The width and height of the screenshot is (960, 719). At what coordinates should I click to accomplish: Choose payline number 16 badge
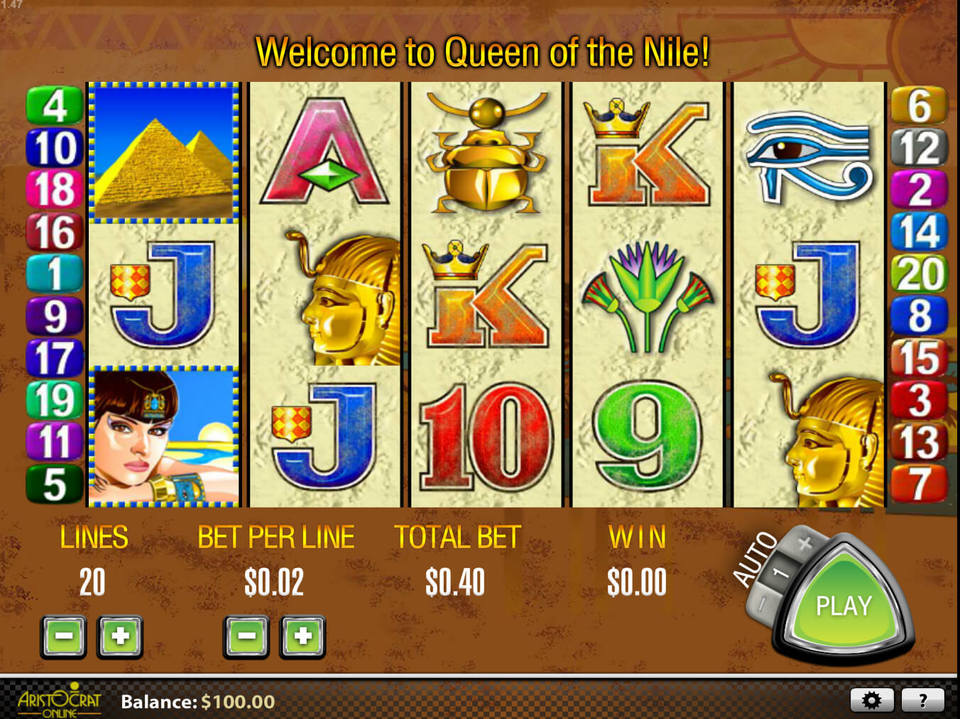click(54, 232)
